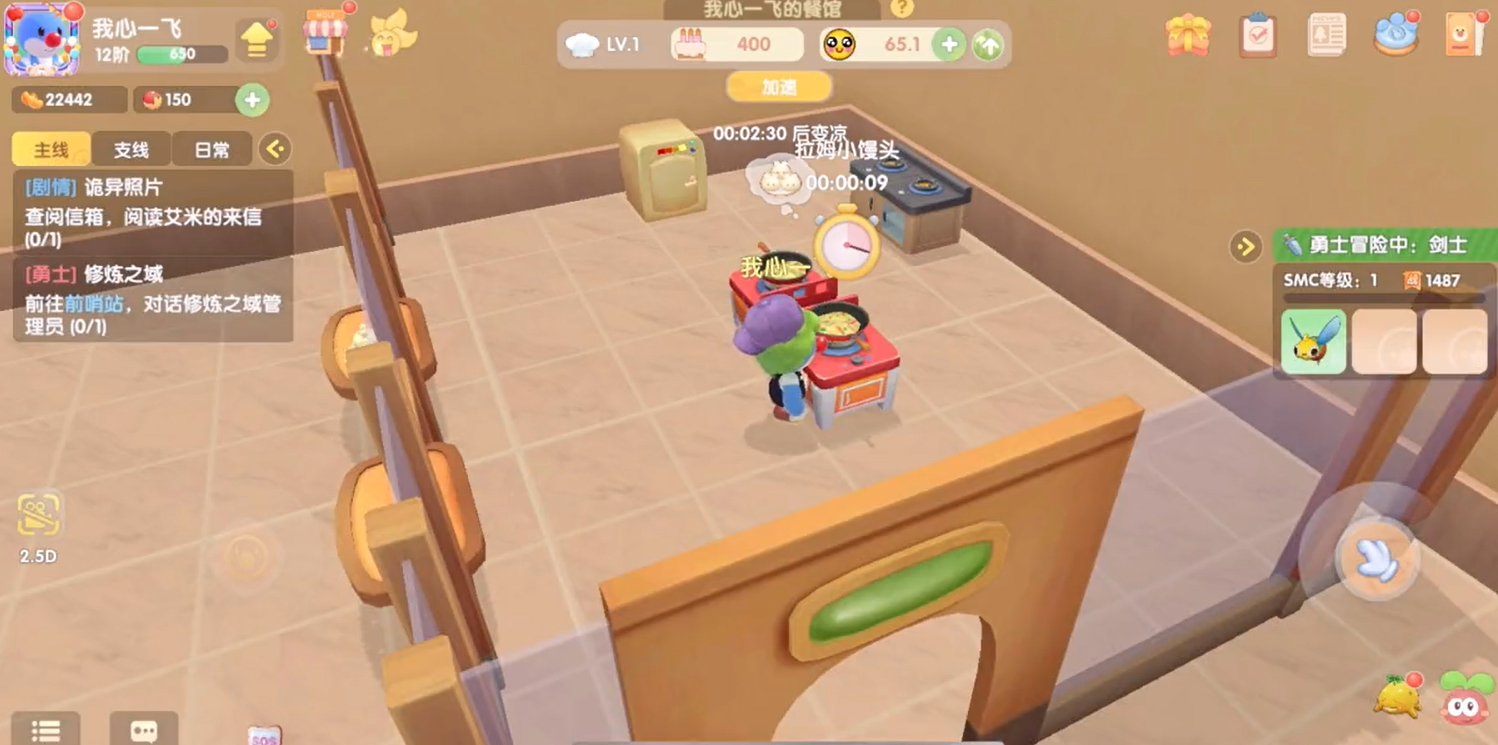Add more smiley coins with the plus button
1498x745 pixels.
948,44
